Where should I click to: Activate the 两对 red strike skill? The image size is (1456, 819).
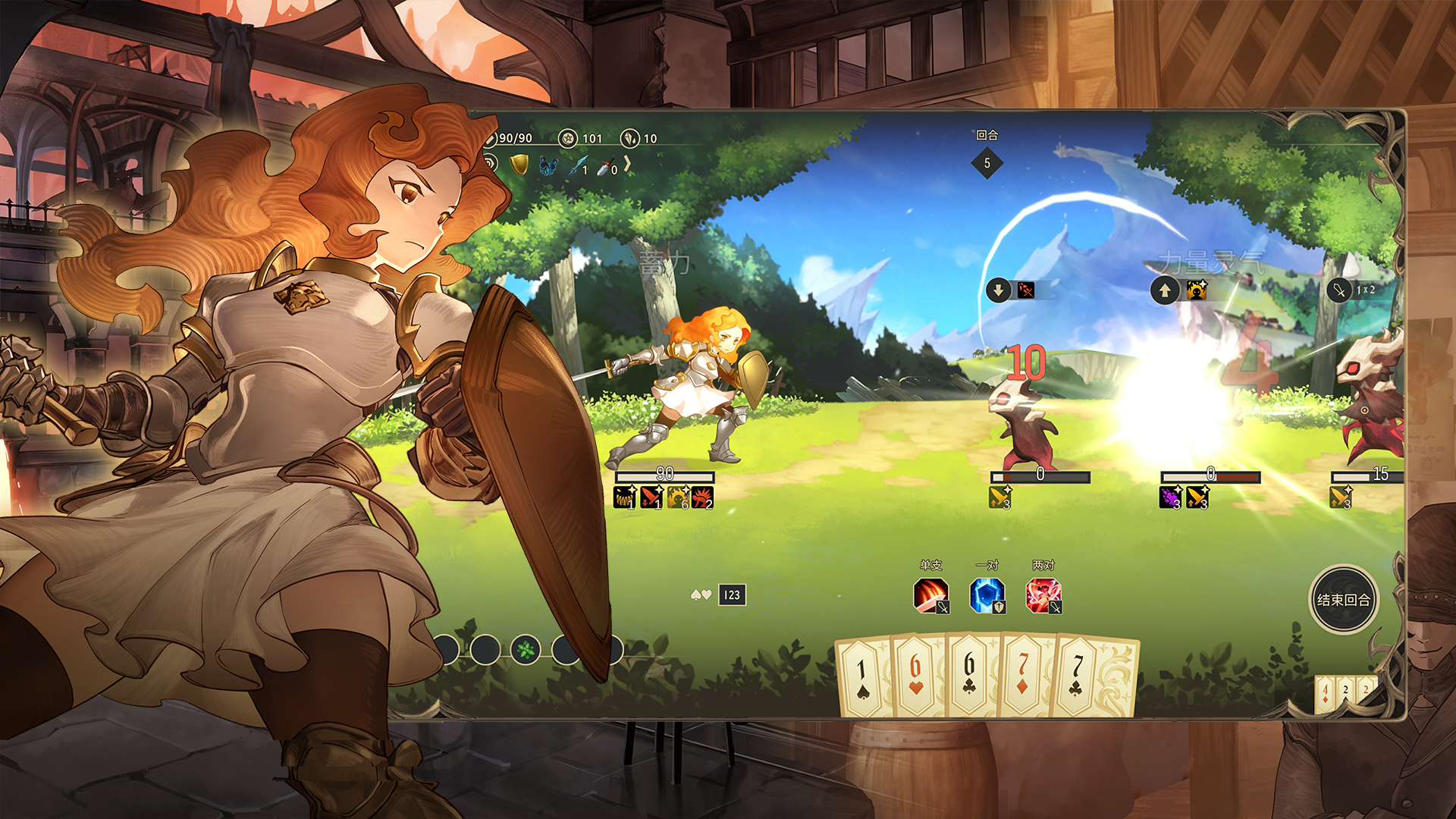pyautogui.click(x=1043, y=595)
